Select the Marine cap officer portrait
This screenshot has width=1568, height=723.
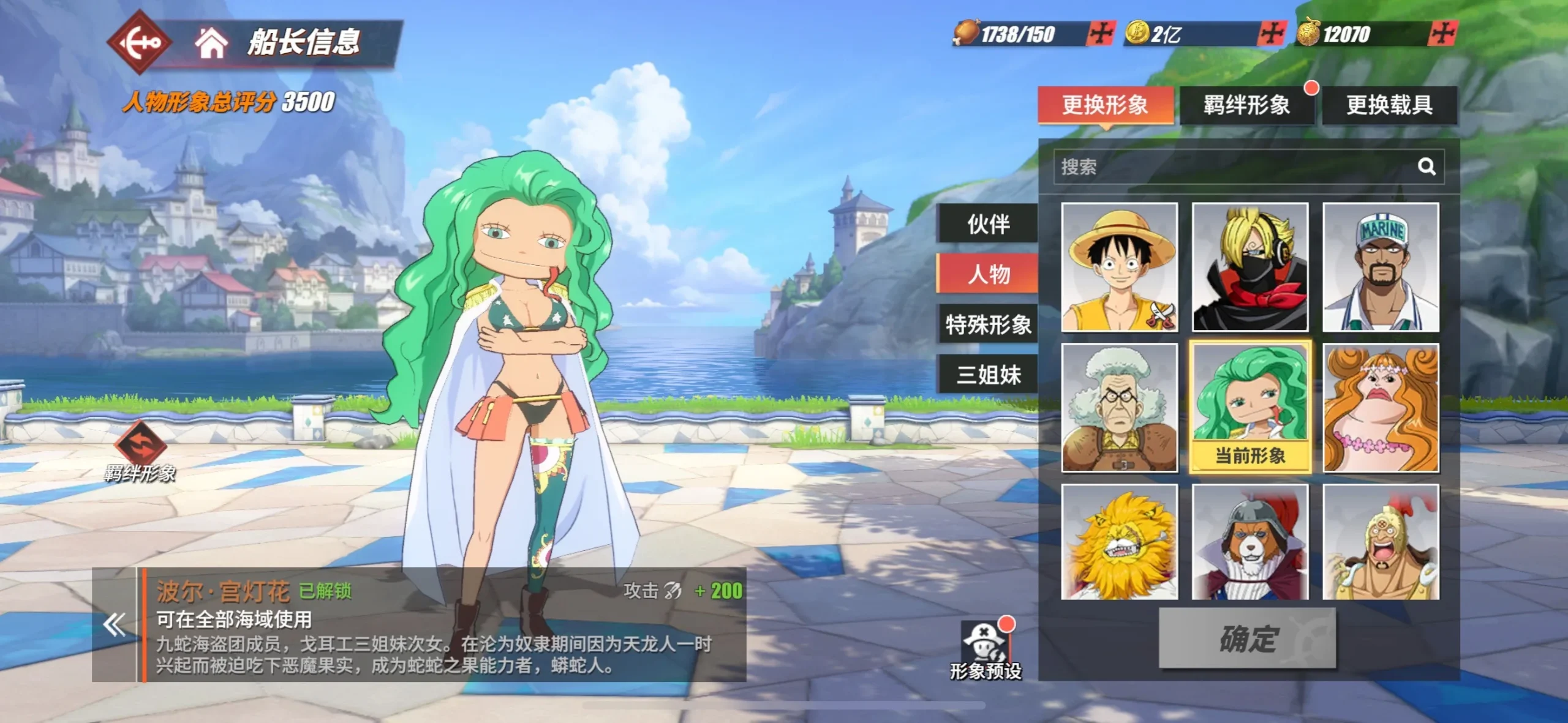coord(1381,268)
